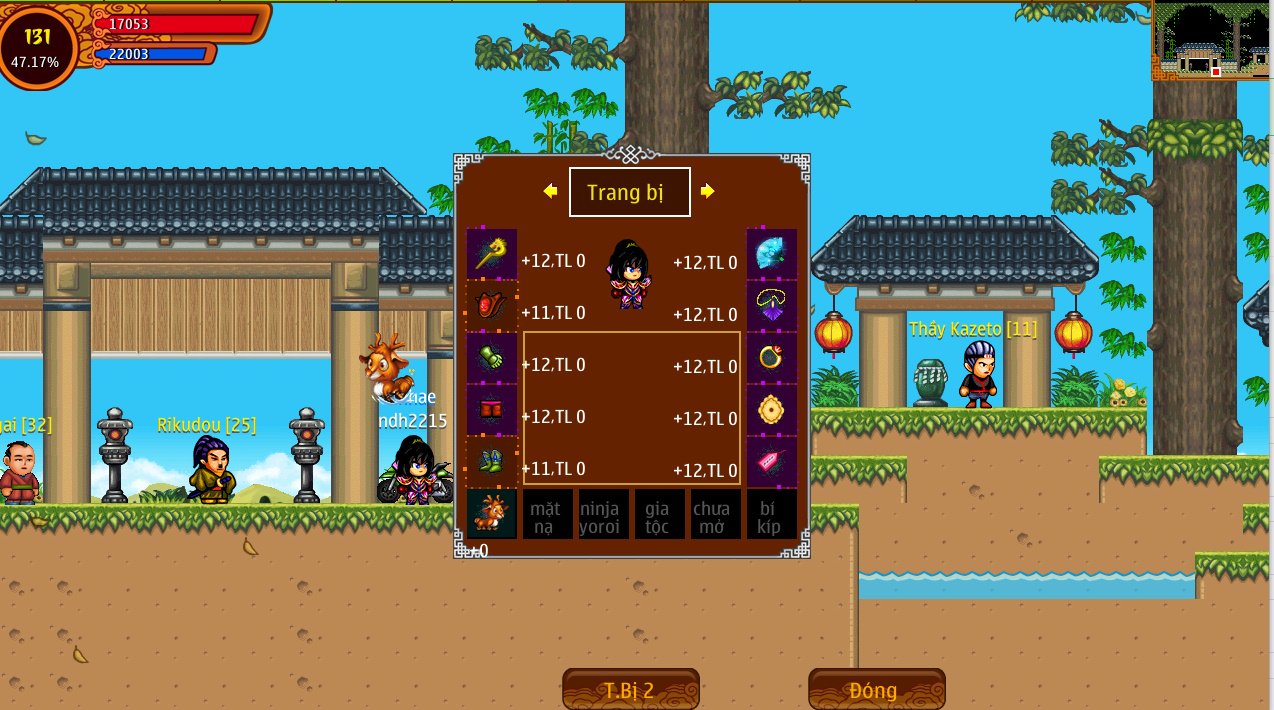This screenshot has height=710, width=1274.
Task: Open the T.Bị 2 equipment page
Action: point(630,690)
